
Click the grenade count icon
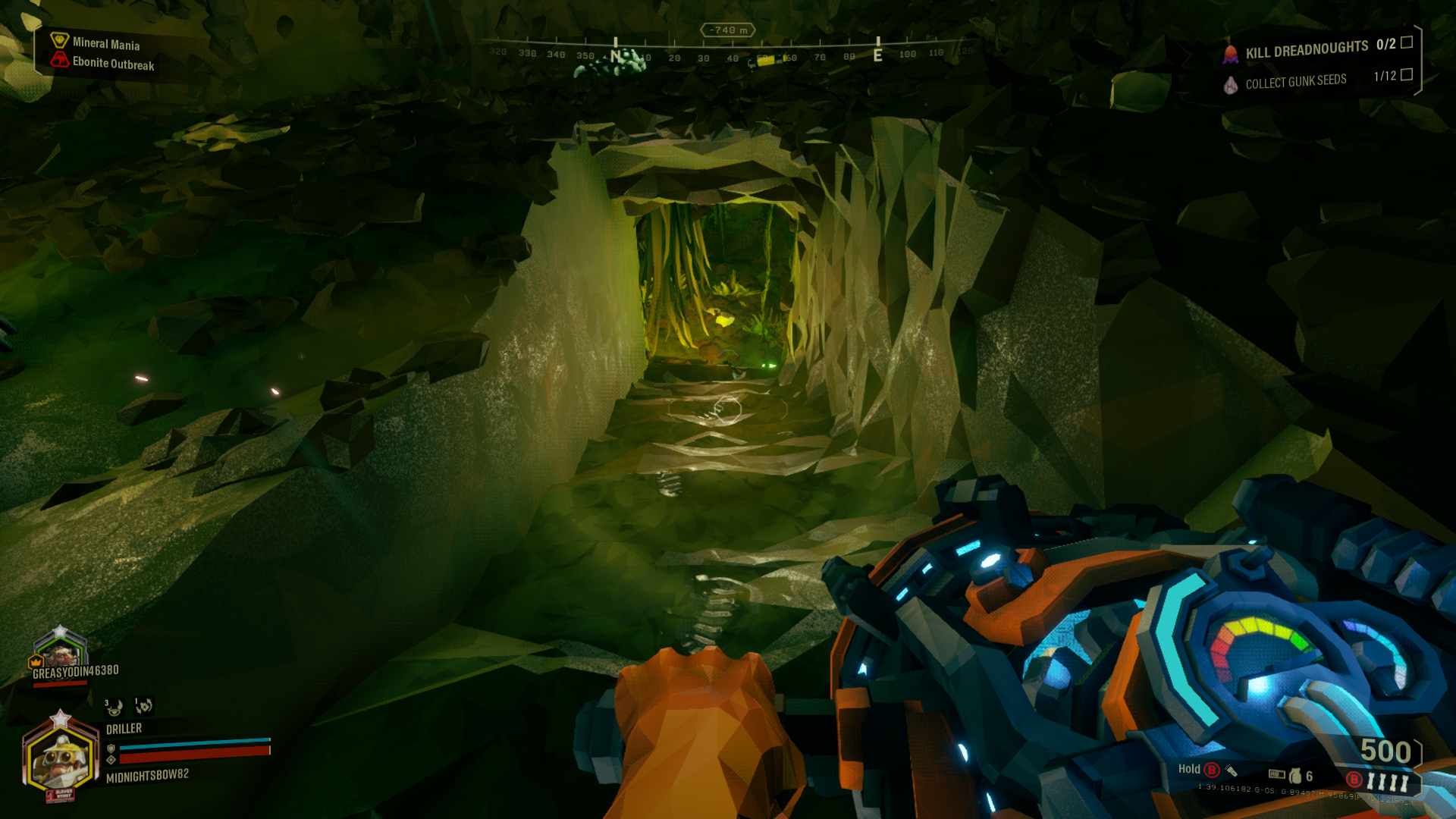tap(1295, 775)
